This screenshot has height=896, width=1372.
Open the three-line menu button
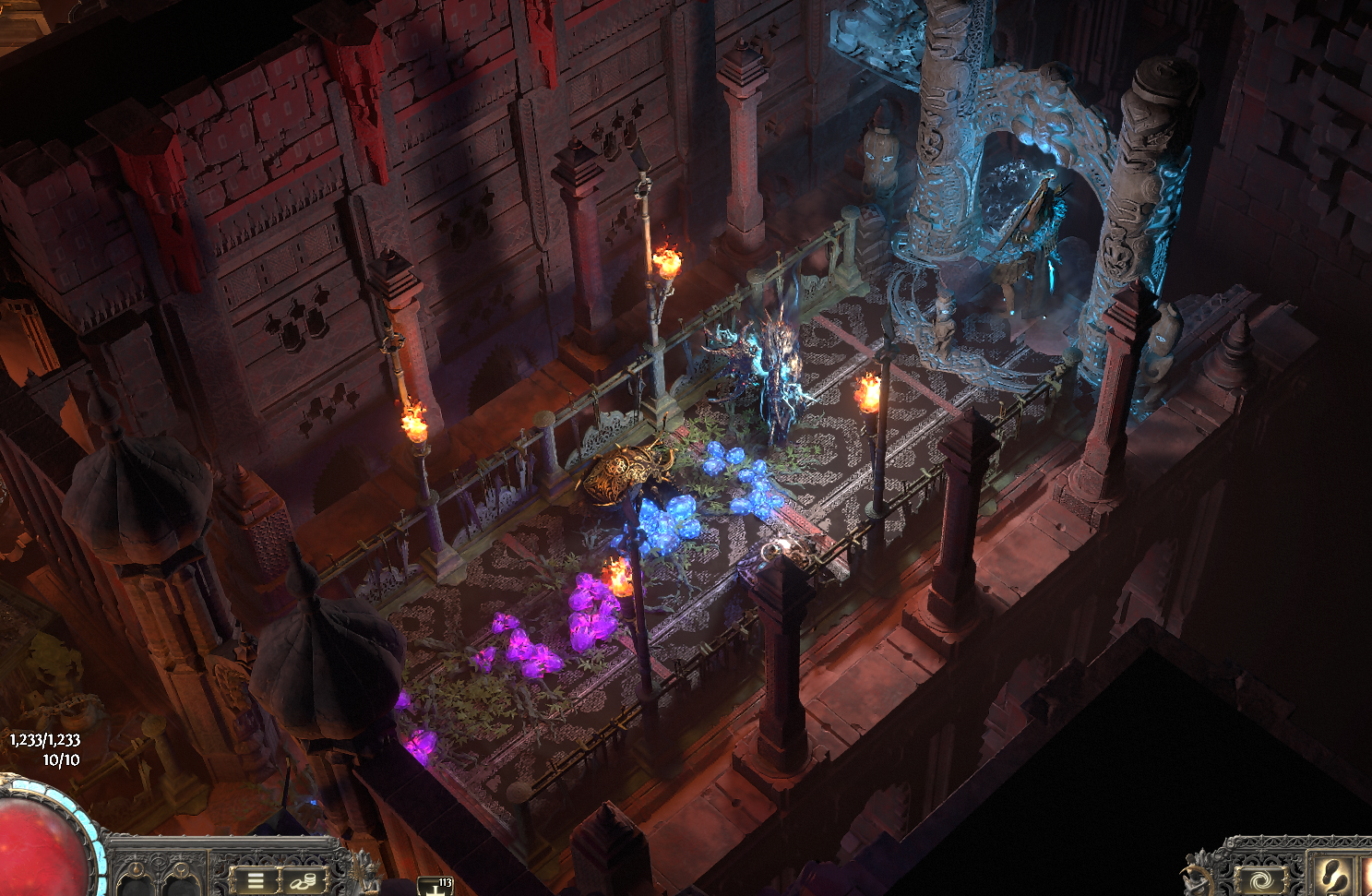[x=256, y=880]
